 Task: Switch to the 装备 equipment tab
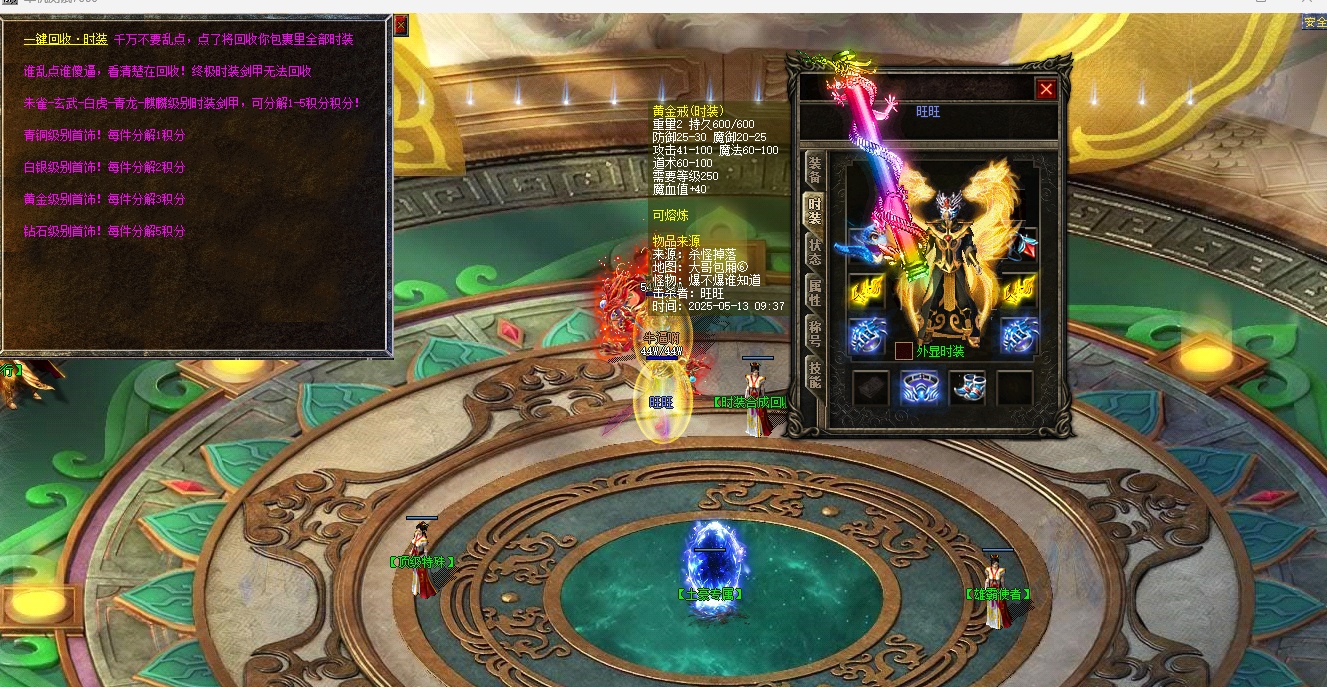(x=815, y=170)
